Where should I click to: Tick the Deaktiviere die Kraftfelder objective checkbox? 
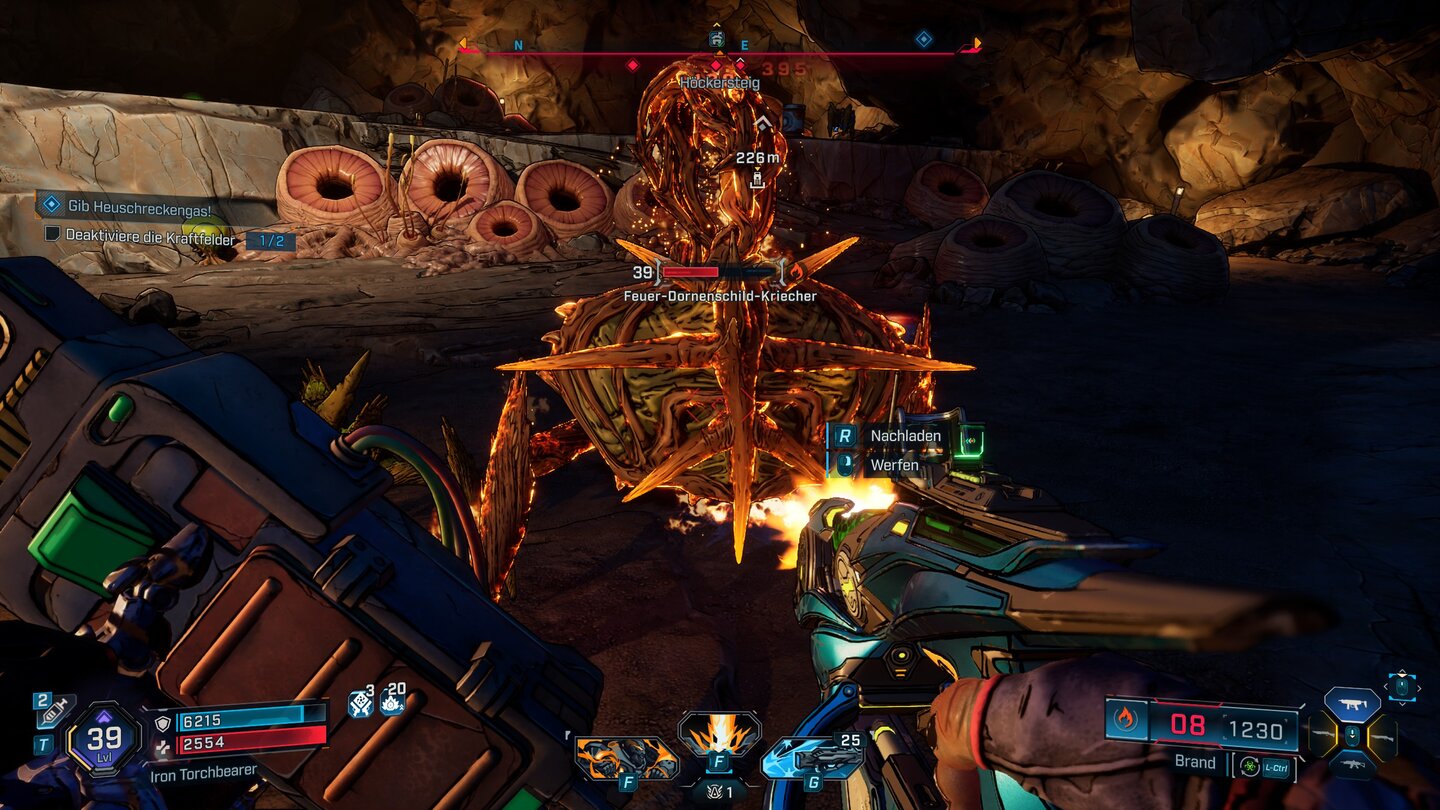[53, 236]
